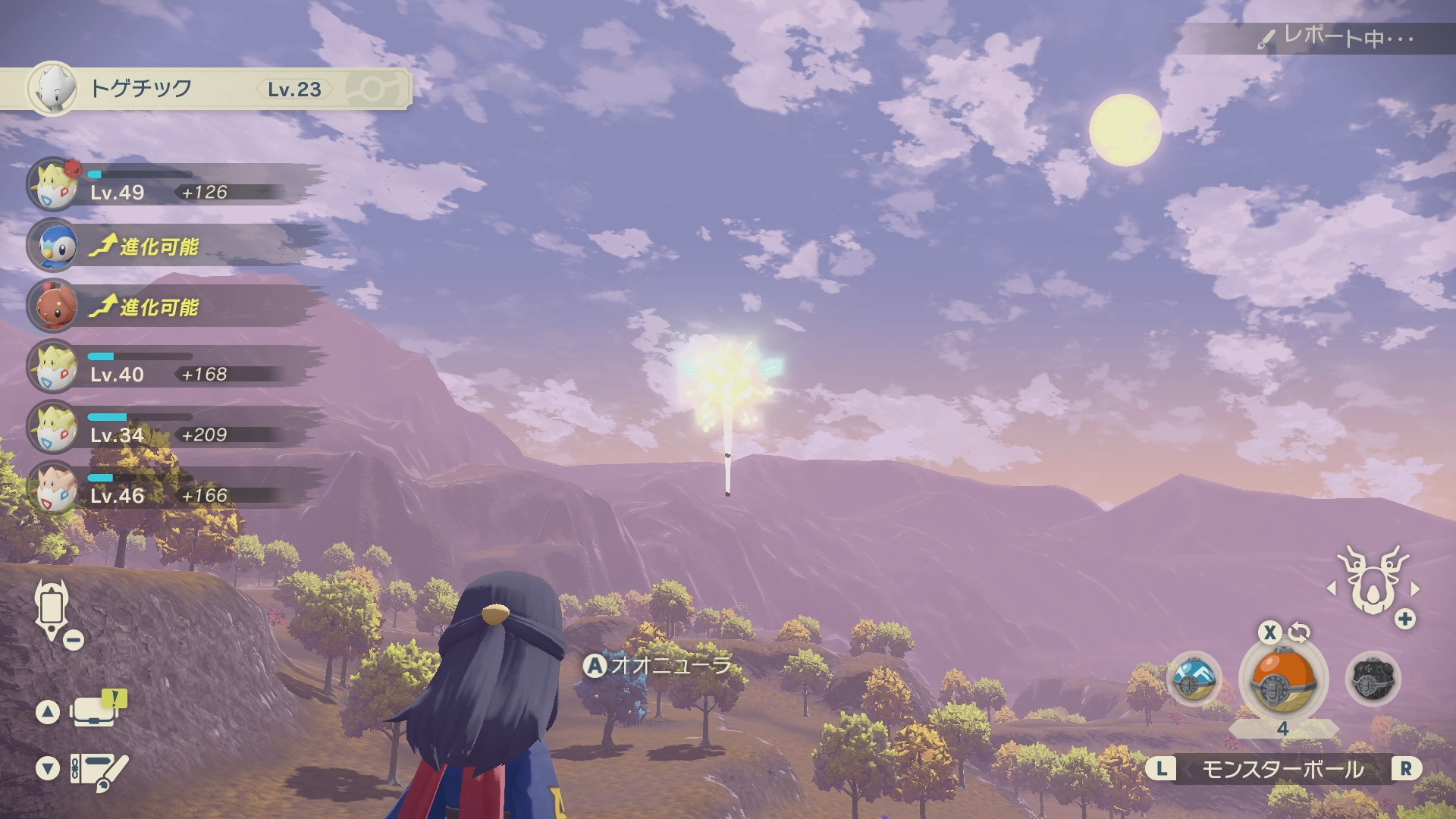Select the トゲチック Lv.23 header banner
This screenshot has width=1456, height=819.
205,89
